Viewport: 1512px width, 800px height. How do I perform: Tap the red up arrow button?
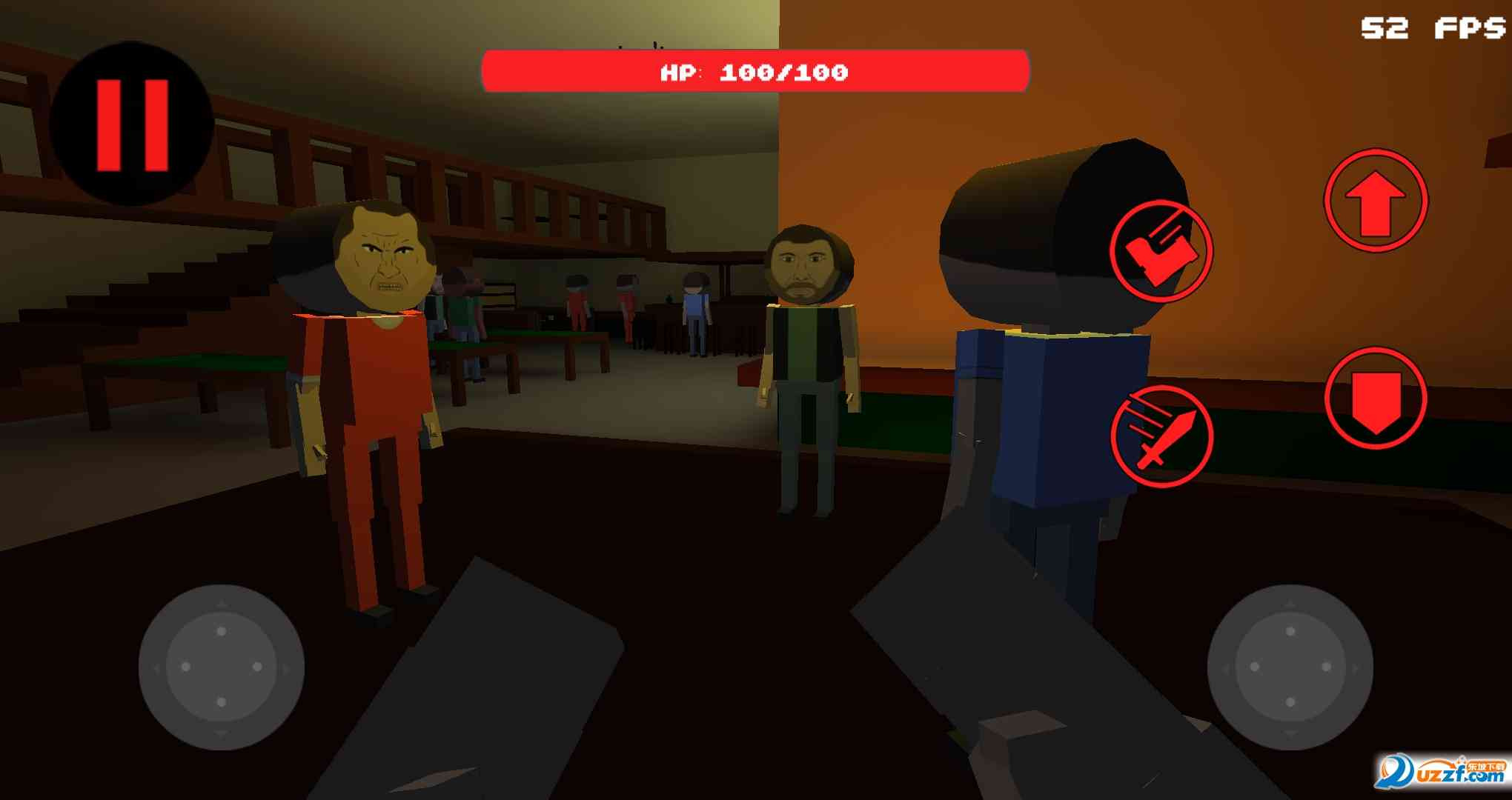[1376, 201]
